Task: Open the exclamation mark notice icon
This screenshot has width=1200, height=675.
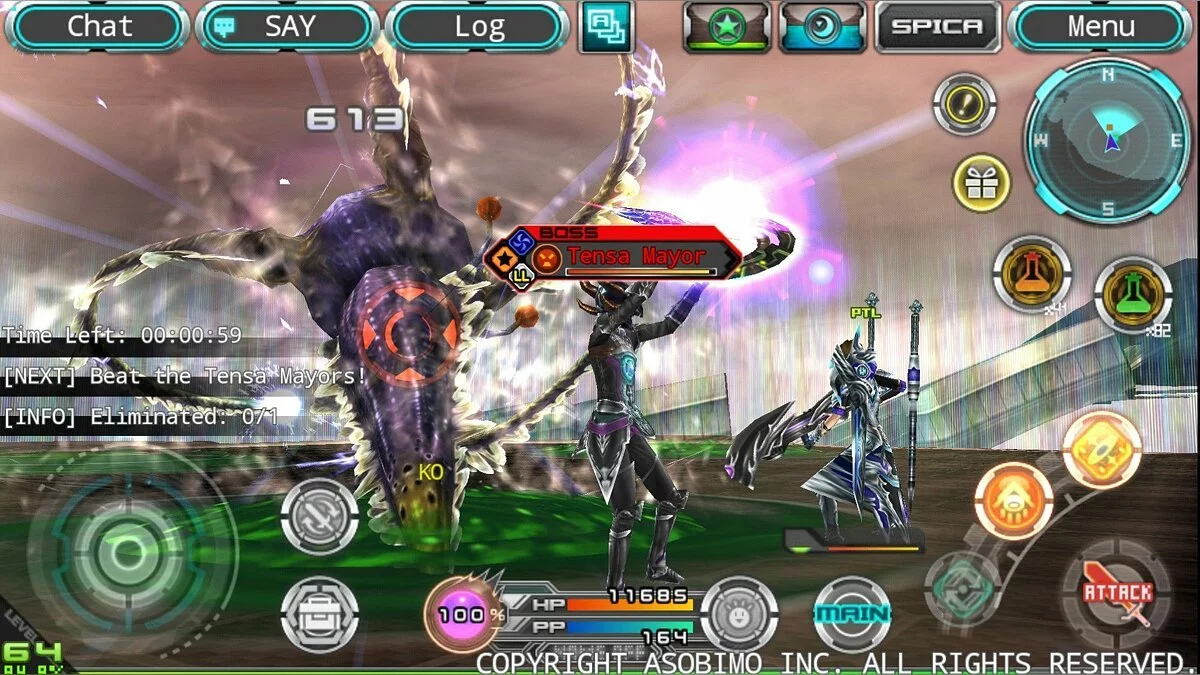Action: click(x=964, y=104)
